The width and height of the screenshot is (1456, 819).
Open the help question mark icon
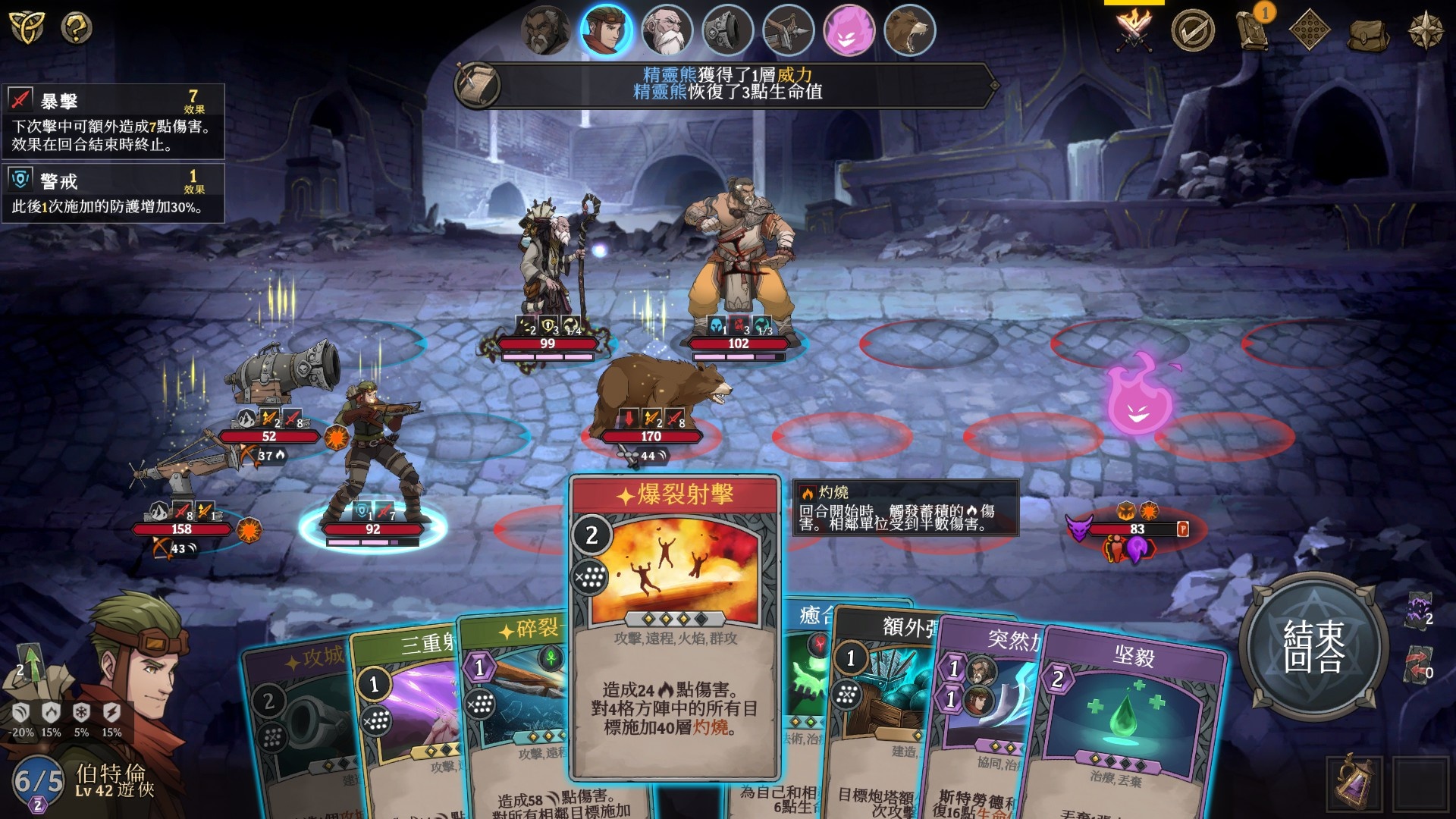76,28
